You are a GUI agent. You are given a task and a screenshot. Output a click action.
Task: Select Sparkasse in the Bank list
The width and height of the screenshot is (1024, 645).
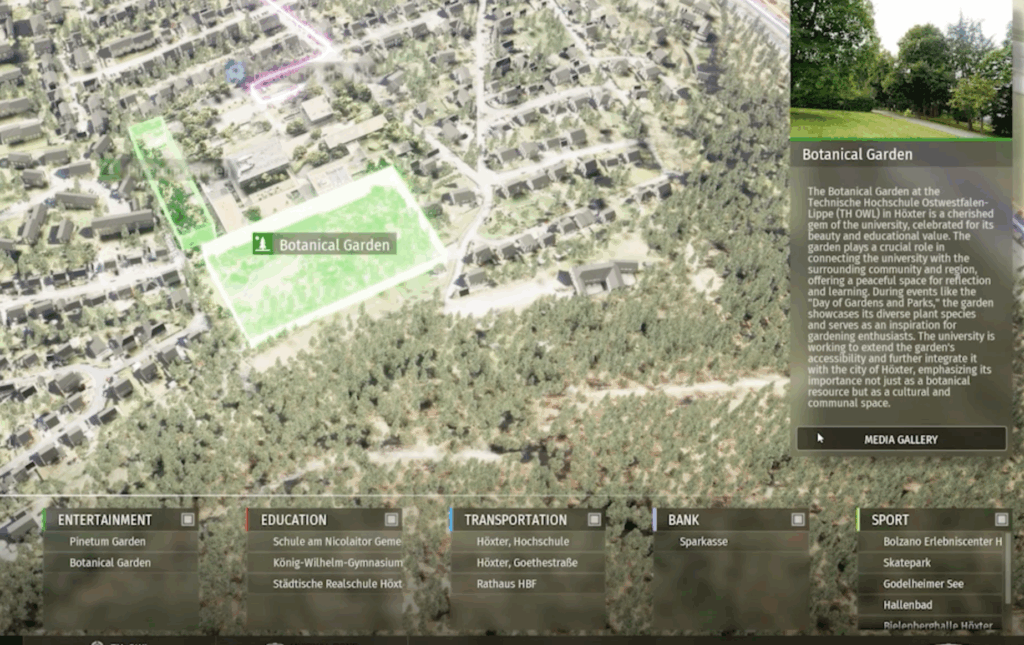[703, 542]
